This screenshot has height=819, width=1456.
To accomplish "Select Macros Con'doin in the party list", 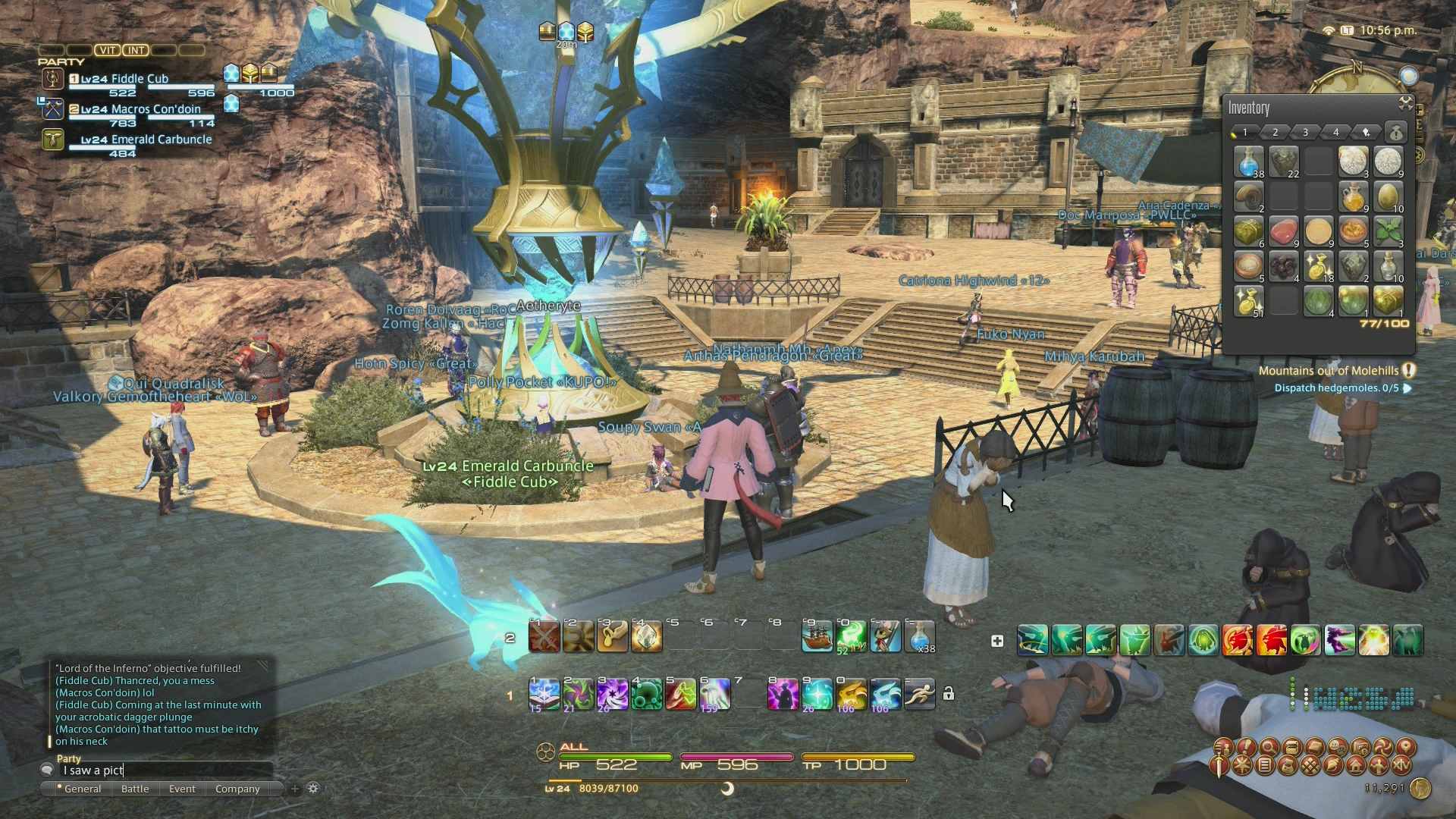I will [140, 109].
